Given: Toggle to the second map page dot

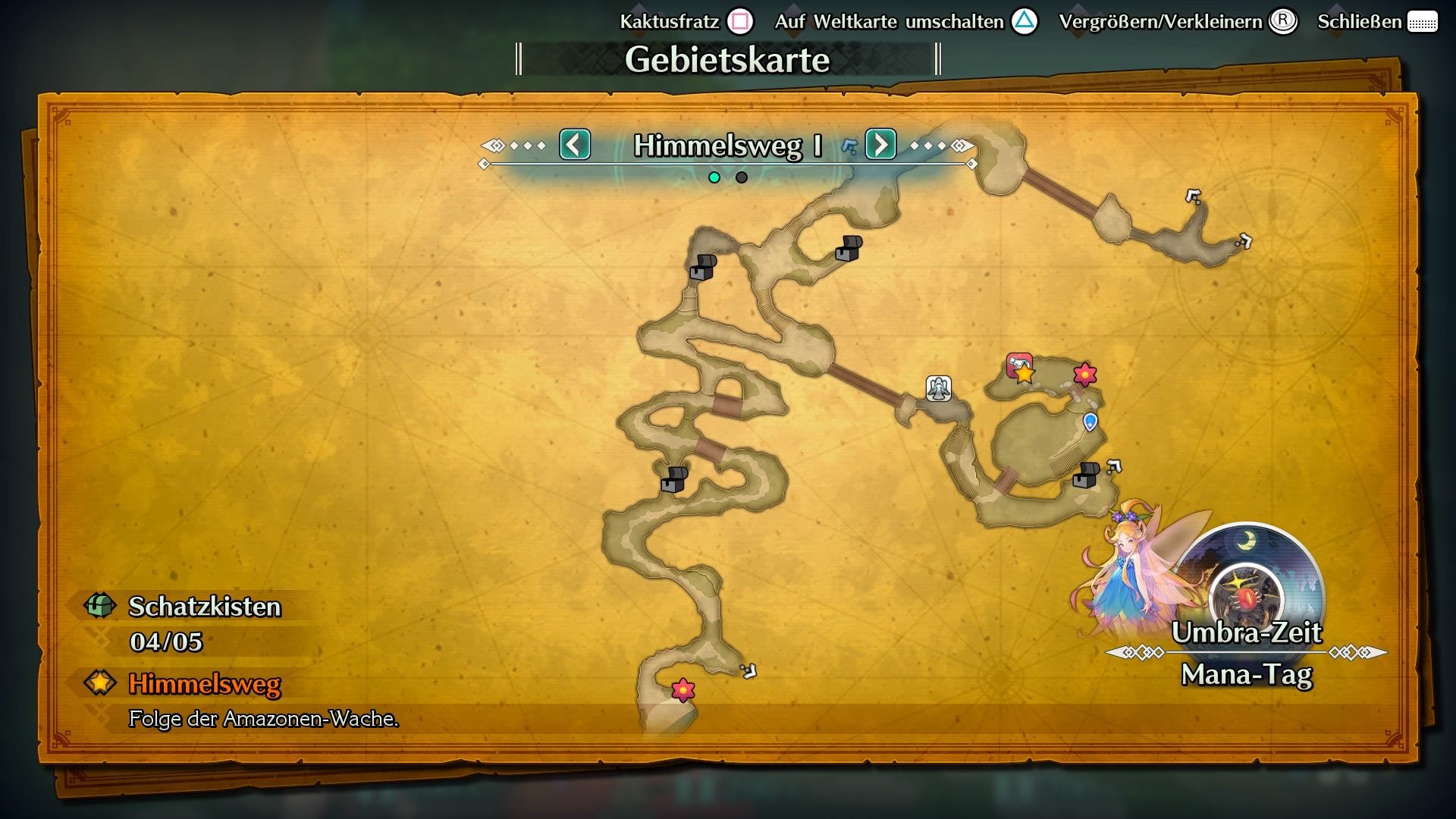Looking at the screenshot, I should click(740, 176).
